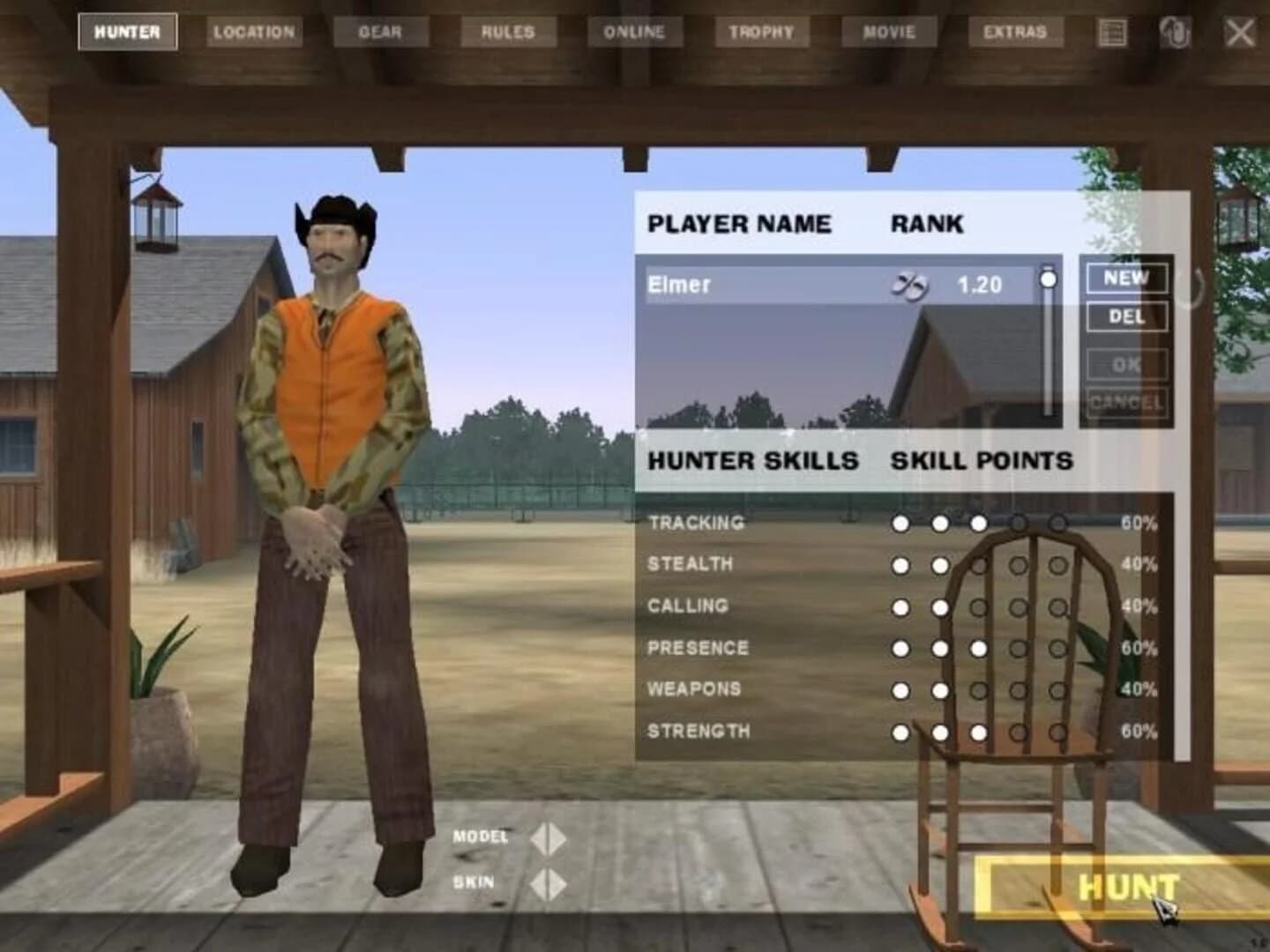The height and width of the screenshot is (952, 1270).
Task: Reduce Stealth skill to one point
Action: pos(900,563)
